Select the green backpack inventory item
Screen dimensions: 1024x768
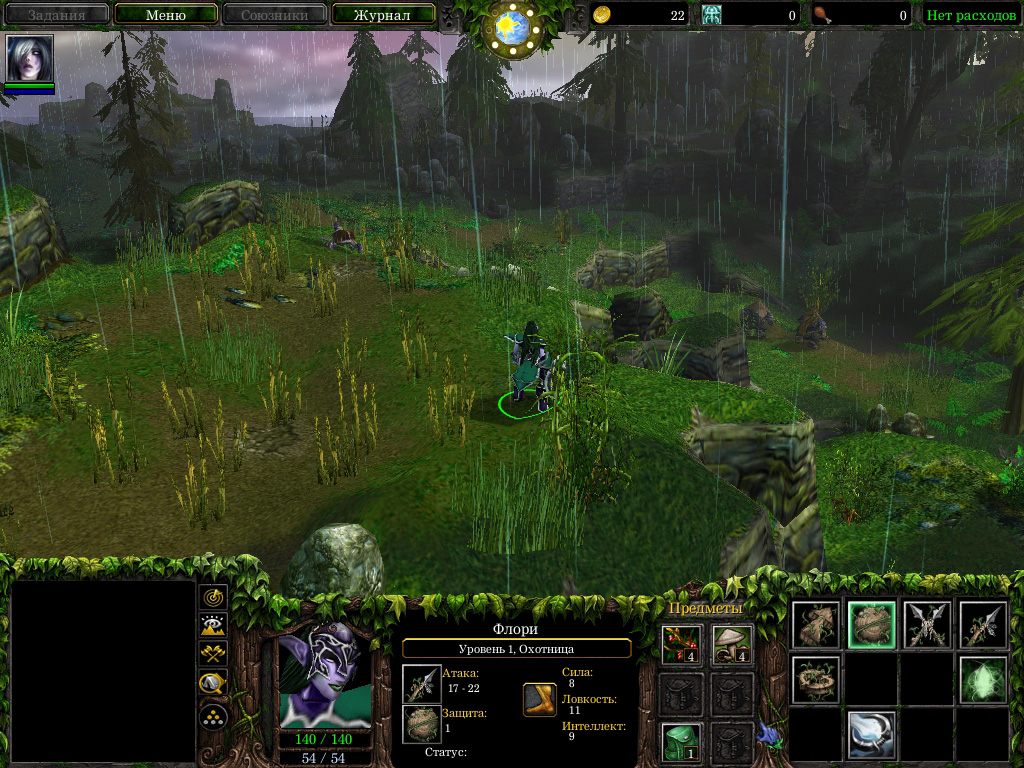(681, 741)
